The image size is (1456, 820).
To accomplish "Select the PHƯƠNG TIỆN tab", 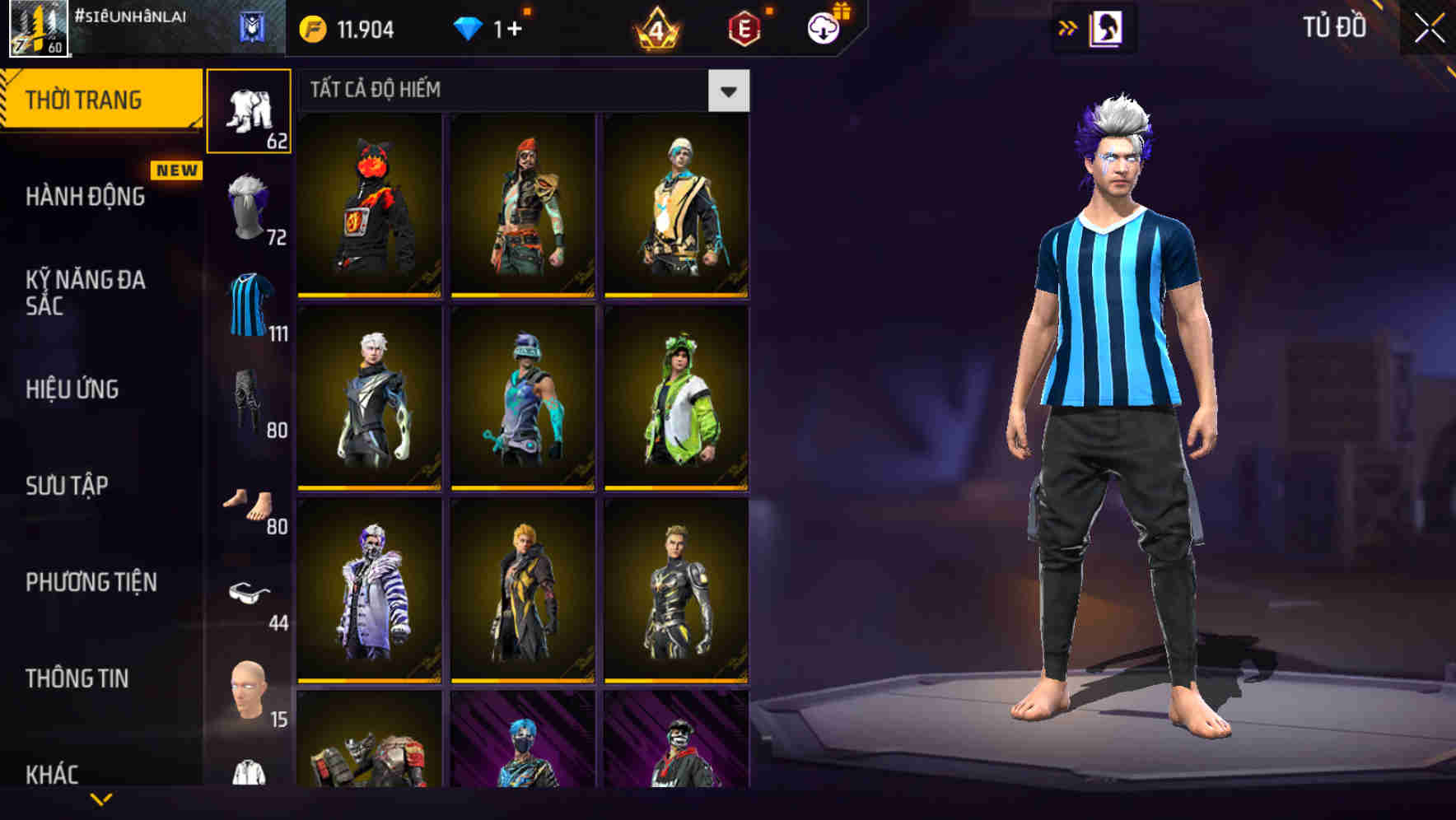I will 90,581.
